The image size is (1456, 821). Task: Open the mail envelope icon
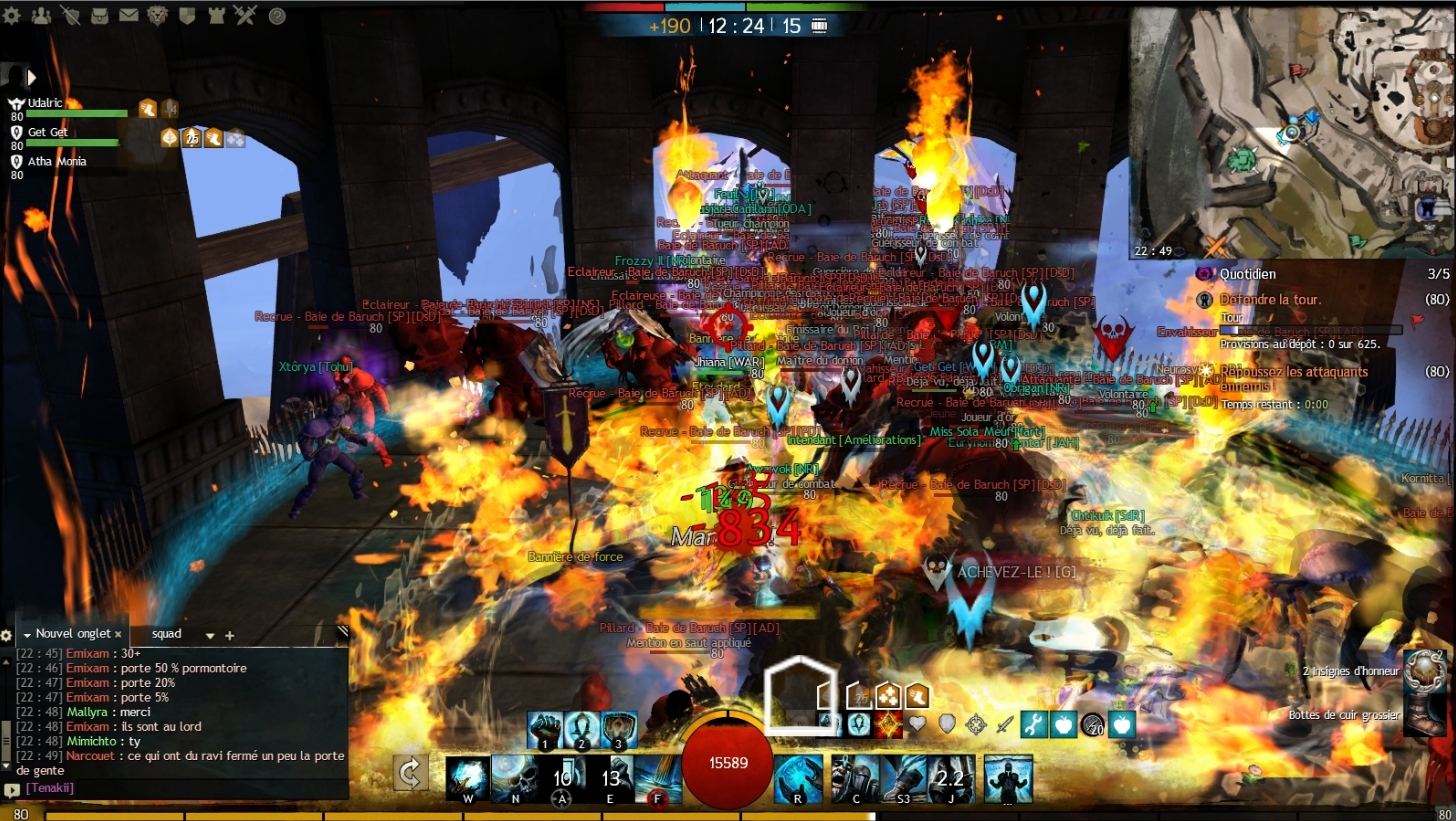[129, 15]
